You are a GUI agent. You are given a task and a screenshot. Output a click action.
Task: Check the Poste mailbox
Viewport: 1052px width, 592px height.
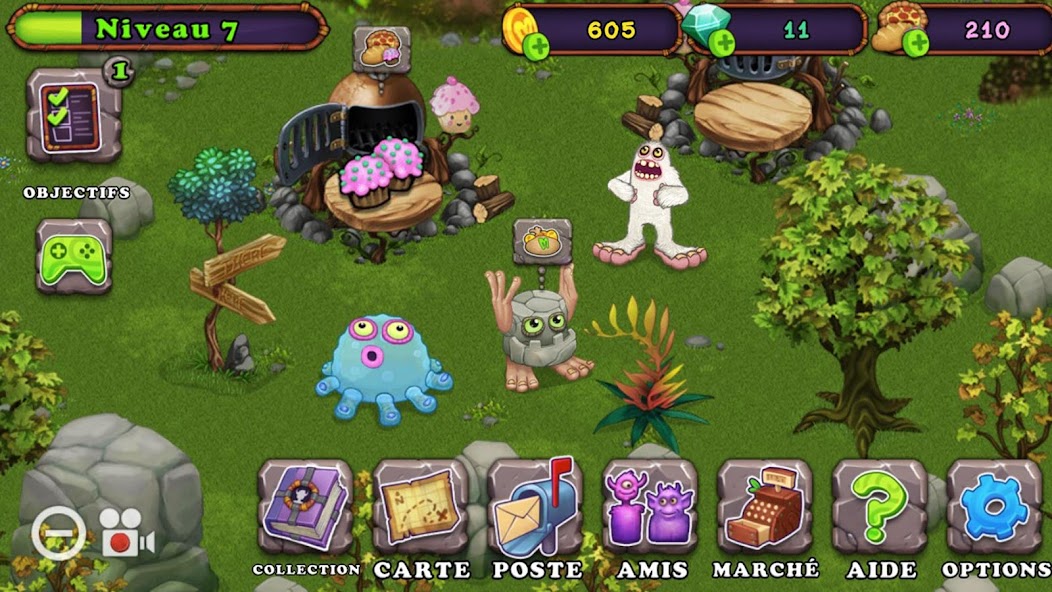[x=535, y=507]
